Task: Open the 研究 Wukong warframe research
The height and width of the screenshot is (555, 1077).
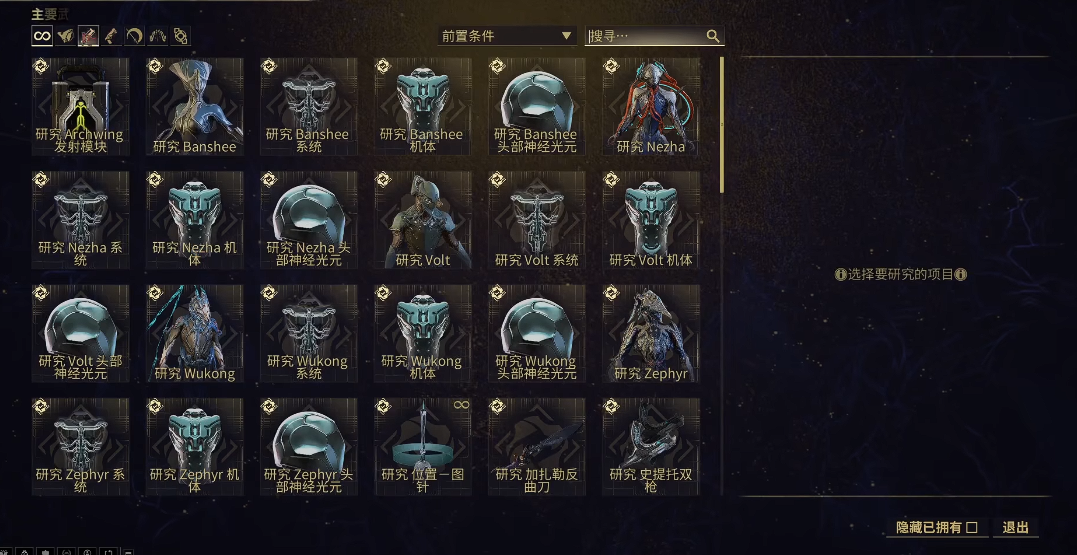Action: 195,334
